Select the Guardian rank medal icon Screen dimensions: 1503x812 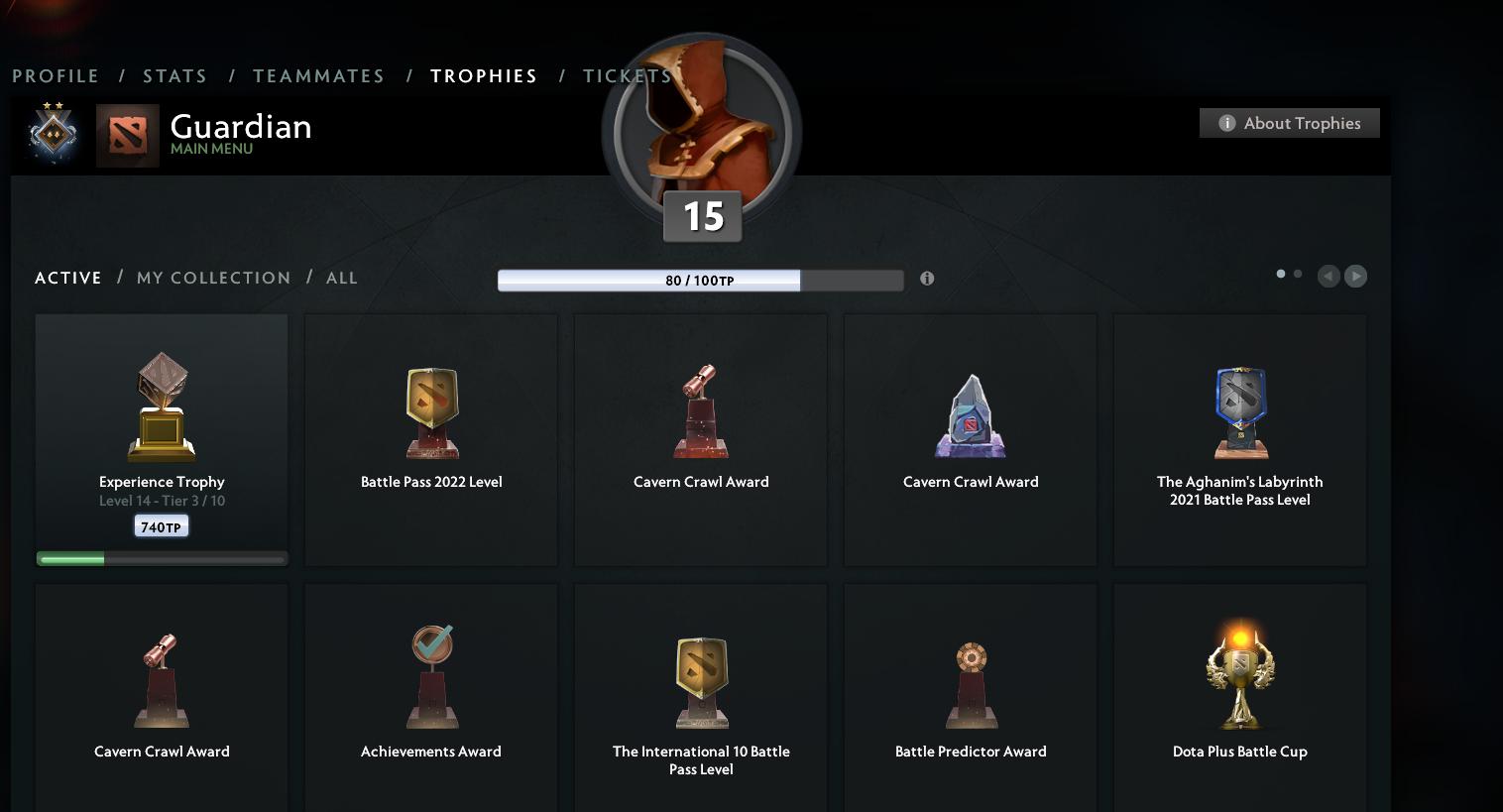pos(53,132)
